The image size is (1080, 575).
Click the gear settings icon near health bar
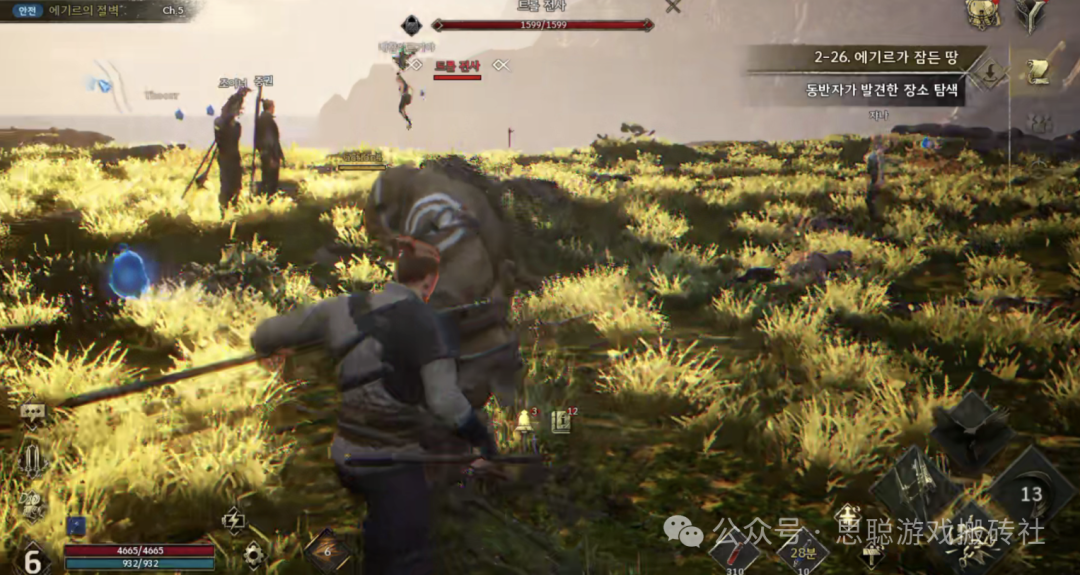point(254,553)
